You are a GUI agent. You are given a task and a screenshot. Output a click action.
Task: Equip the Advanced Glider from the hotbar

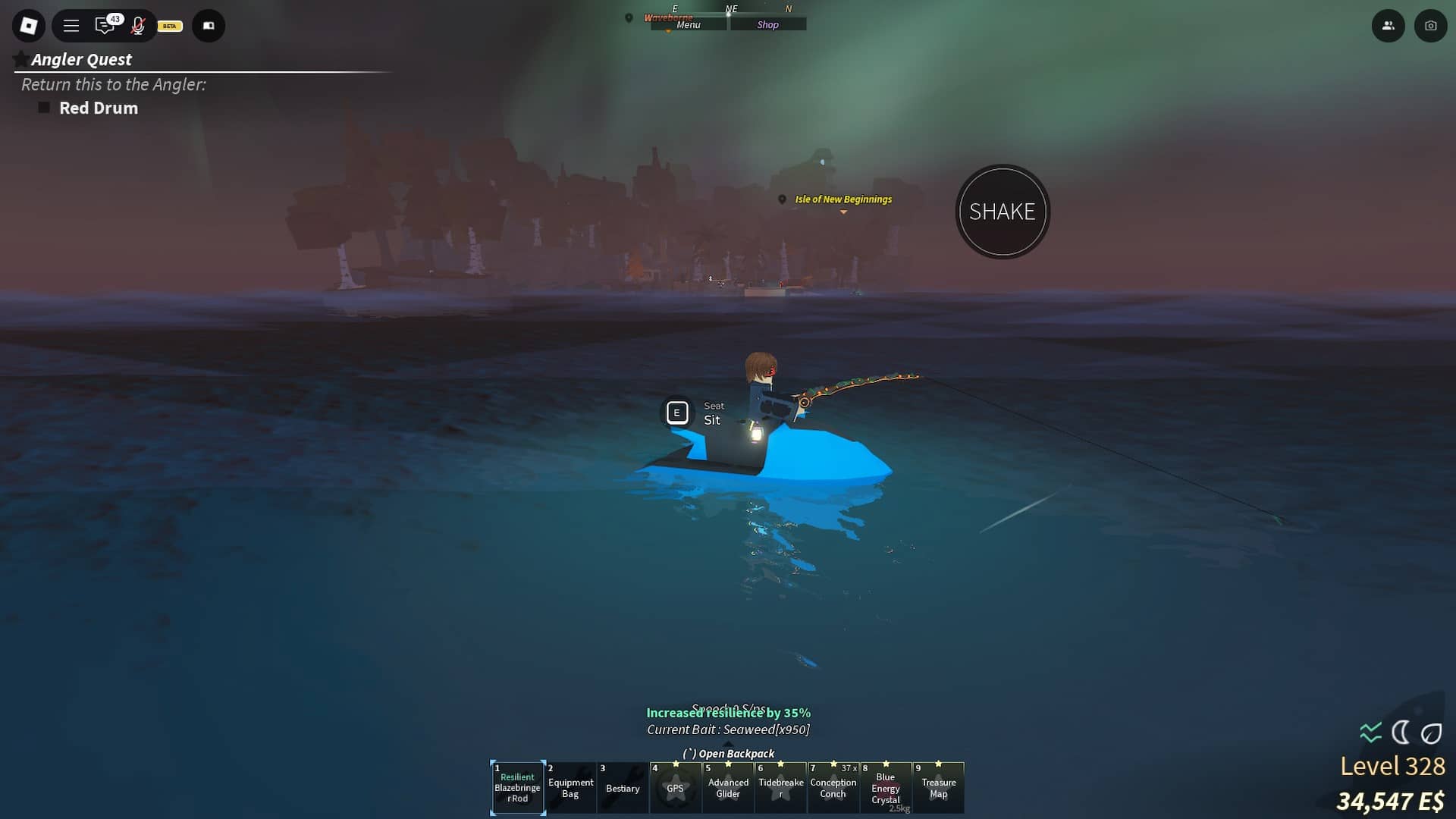[x=728, y=788]
